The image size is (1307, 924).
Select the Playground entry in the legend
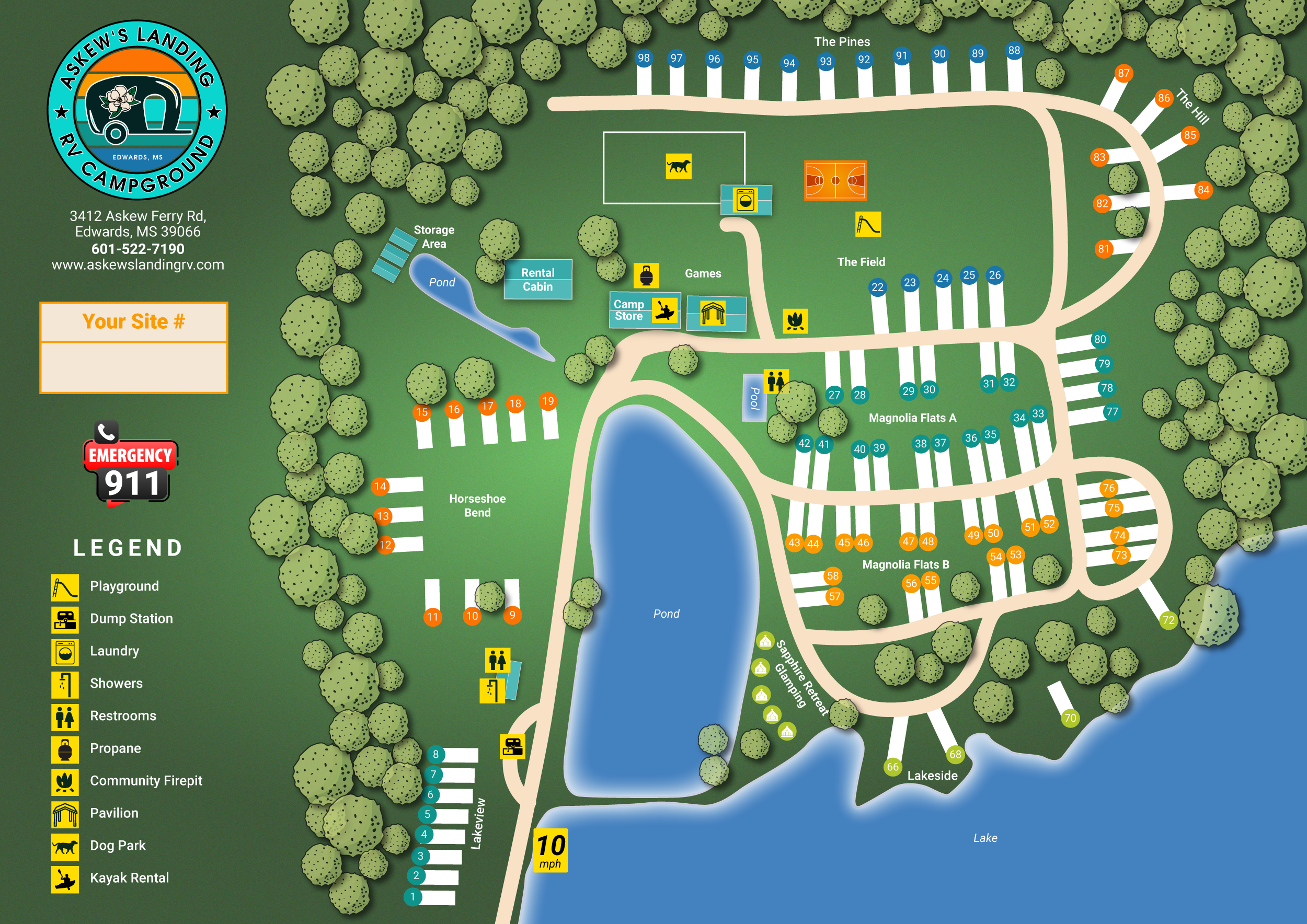pos(123,586)
